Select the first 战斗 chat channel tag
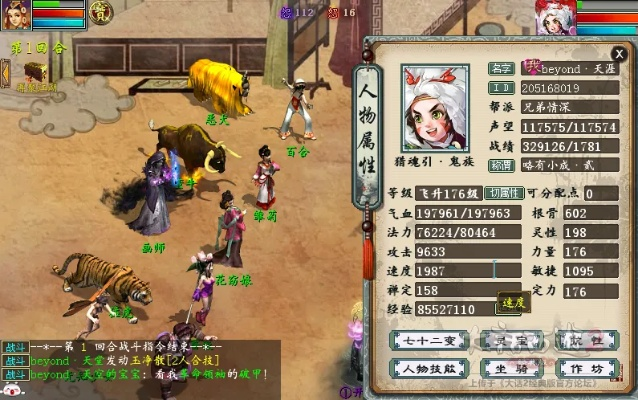 point(14,346)
